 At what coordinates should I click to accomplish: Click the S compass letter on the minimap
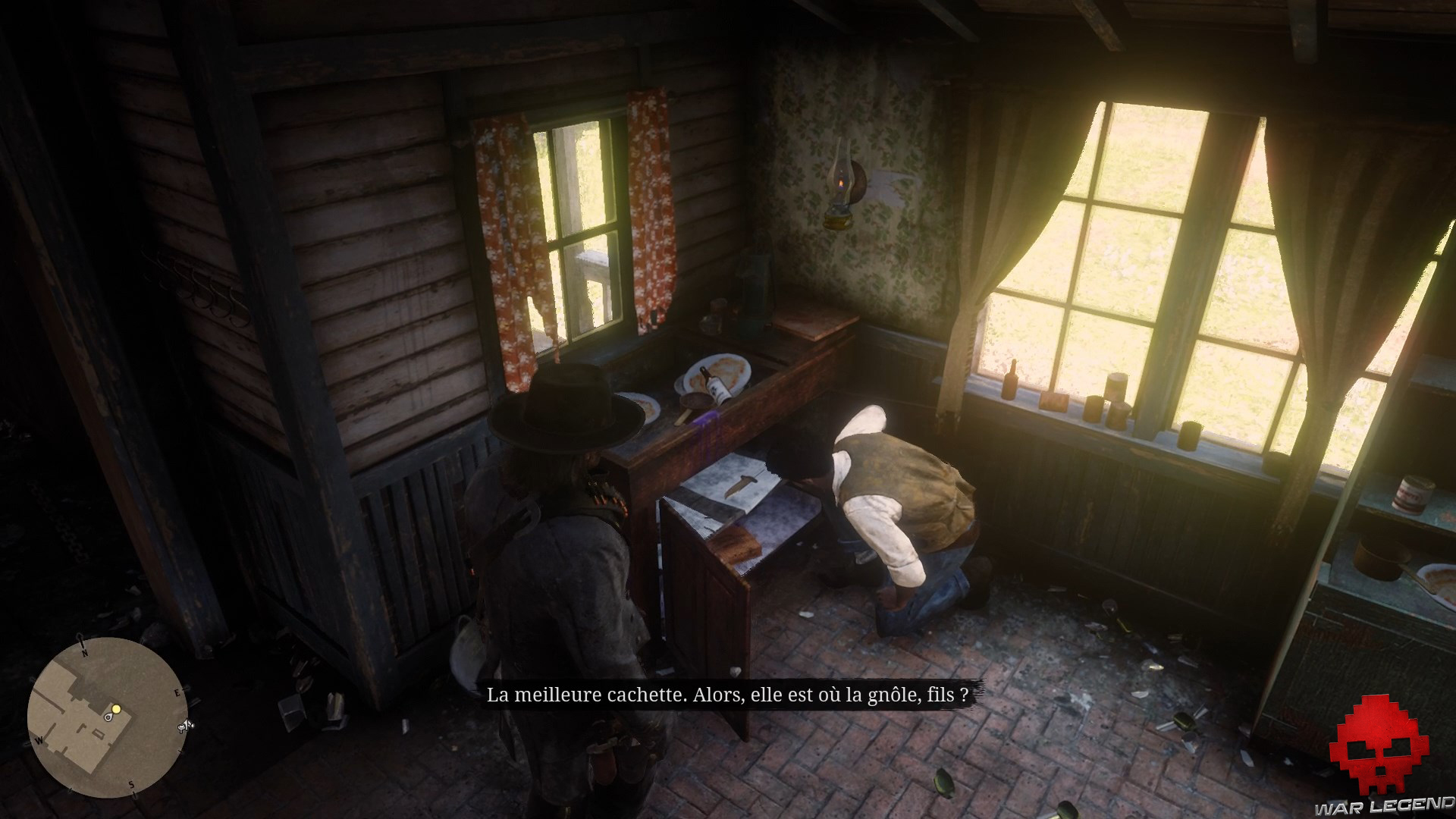click(x=131, y=784)
